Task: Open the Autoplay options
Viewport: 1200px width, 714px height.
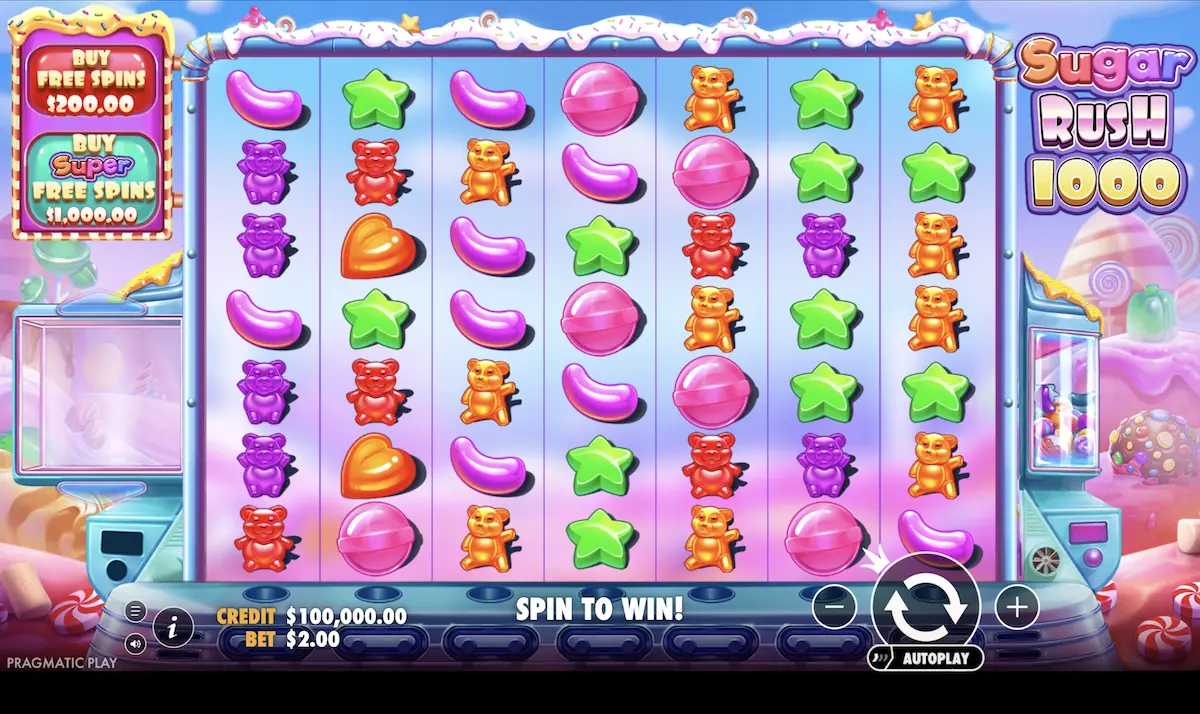Action: click(x=926, y=659)
